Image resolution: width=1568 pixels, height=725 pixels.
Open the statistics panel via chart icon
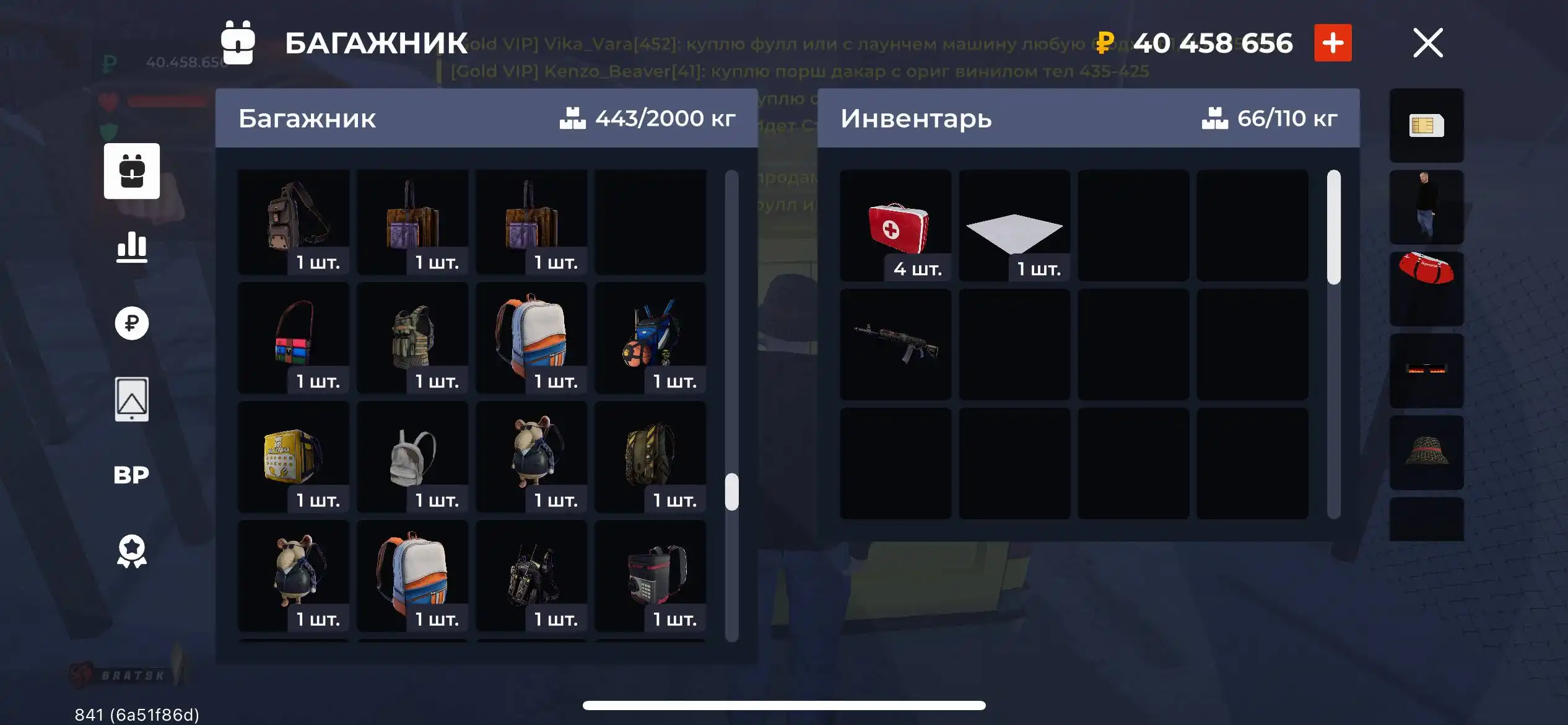click(132, 247)
